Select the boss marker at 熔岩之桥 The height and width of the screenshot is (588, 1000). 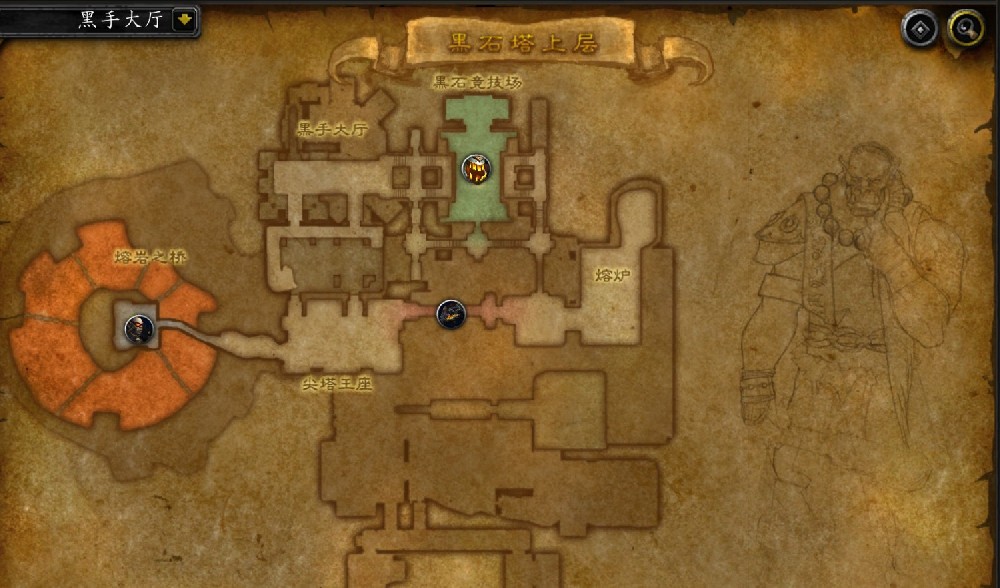[140, 327]
